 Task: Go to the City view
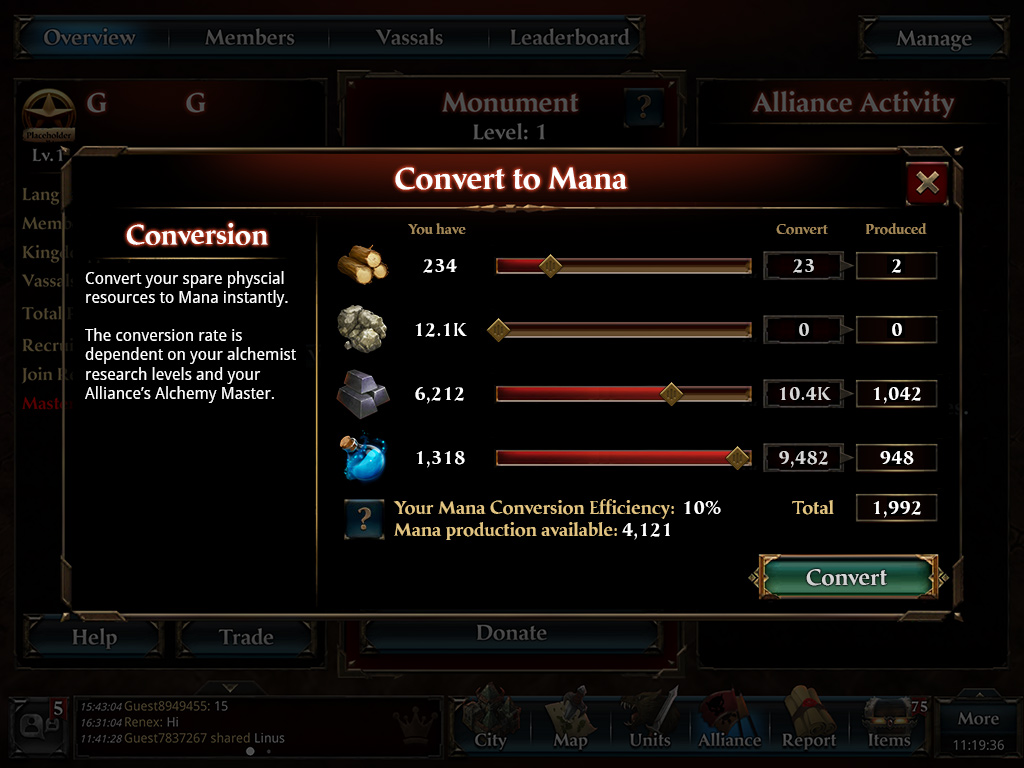click(x=490, y=722)
